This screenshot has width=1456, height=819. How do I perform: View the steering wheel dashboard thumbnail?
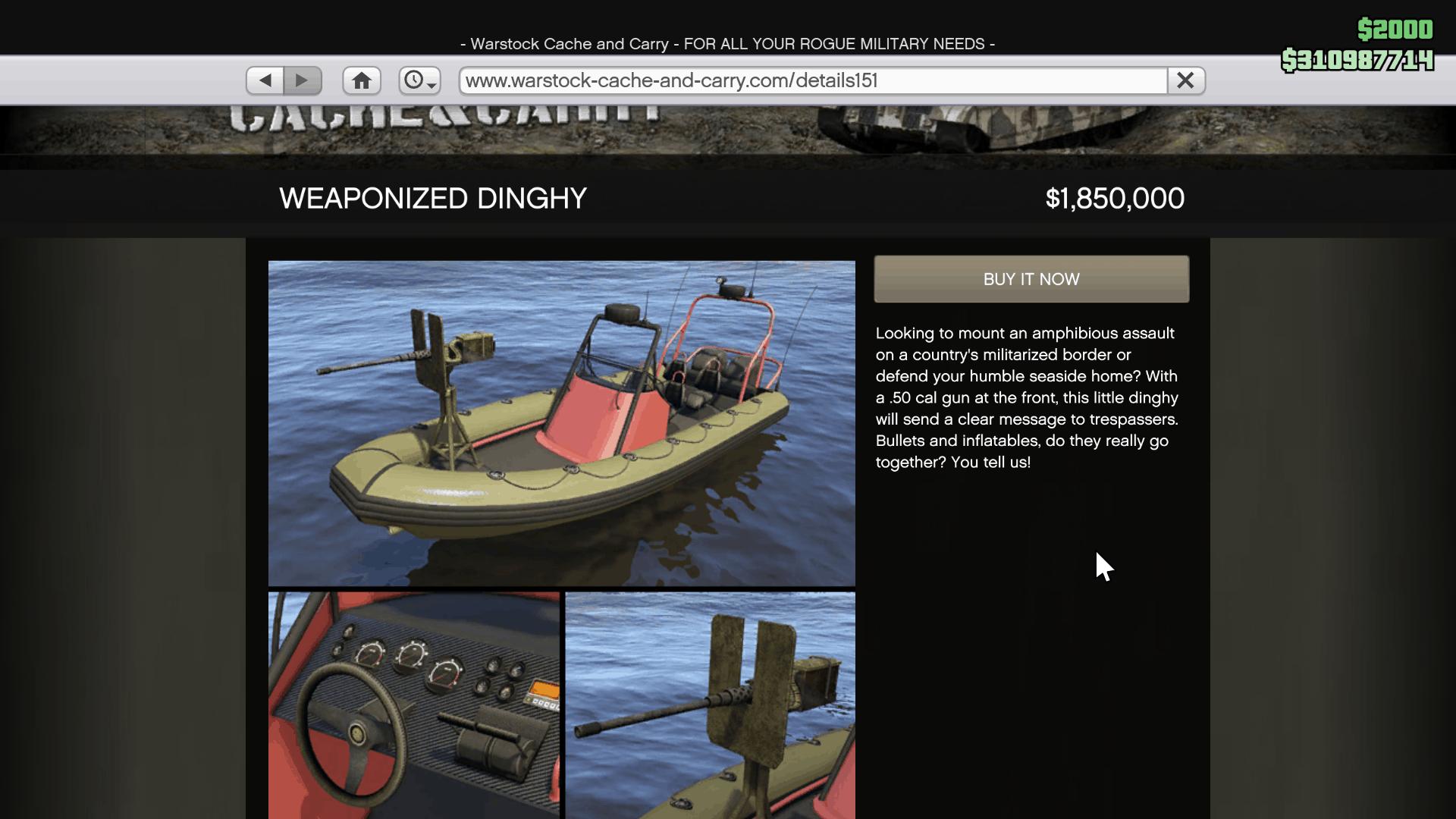tap(413, 705)
